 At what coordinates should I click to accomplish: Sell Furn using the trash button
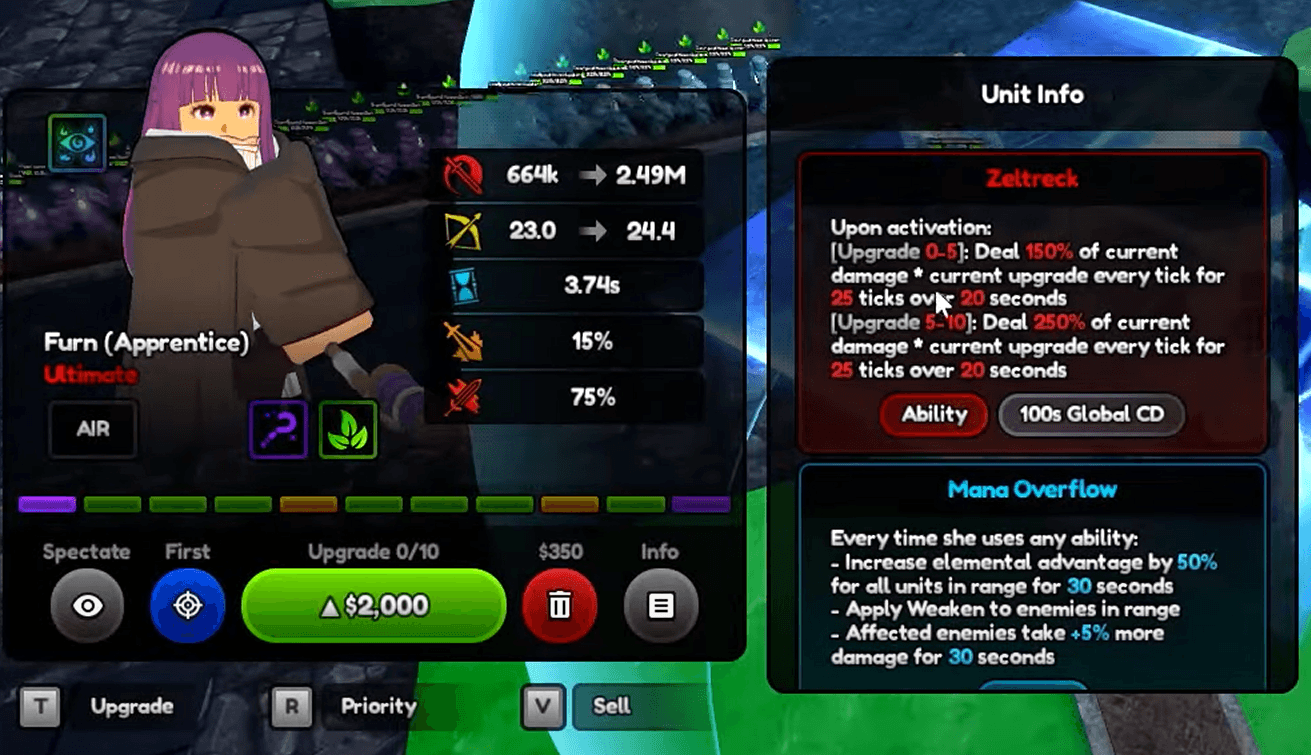coord(560,607)
